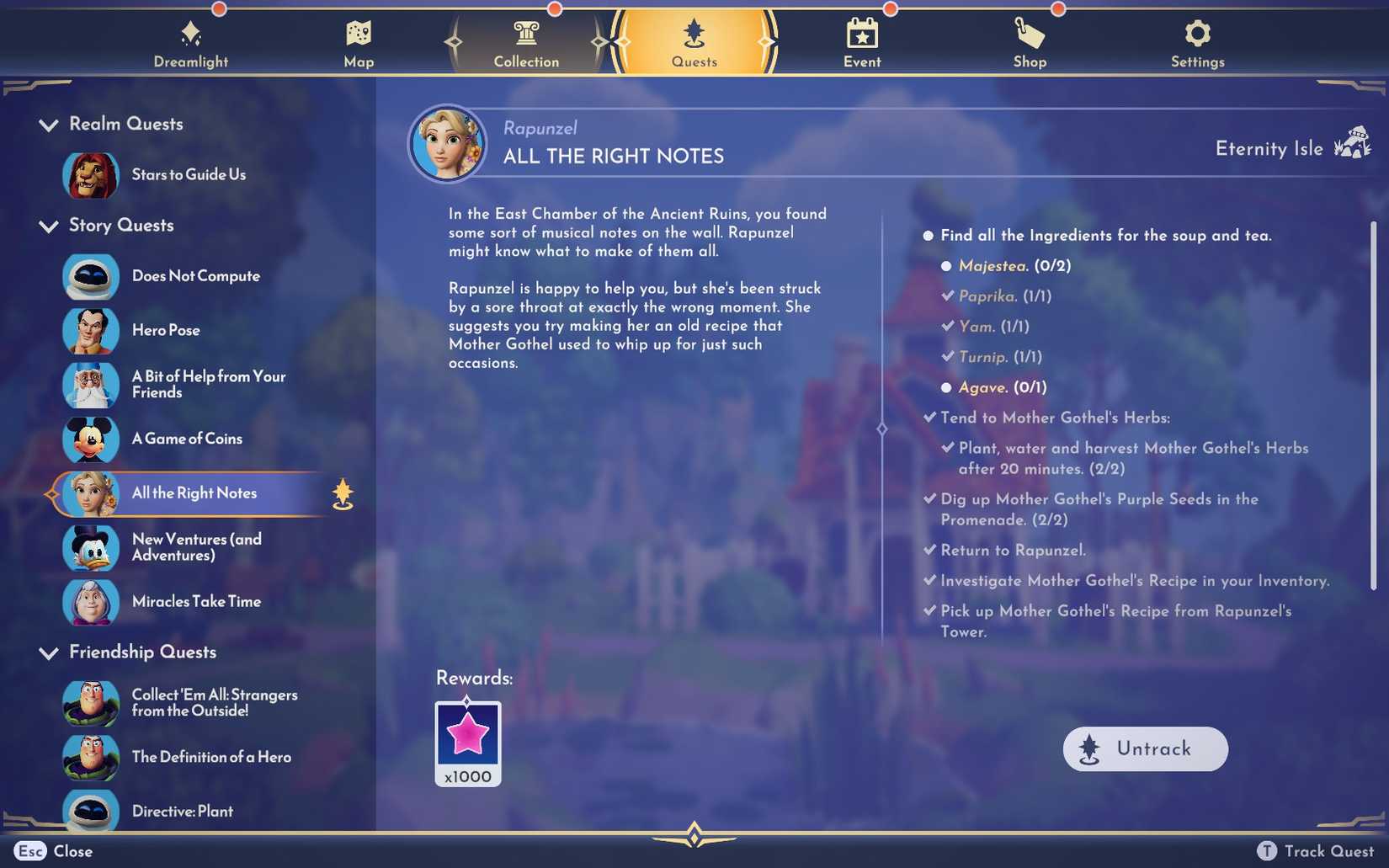Screen dimensions: 1389x868
Task: Collapse the Realm Quests section
Action: pyautogui.click(x=48, y=125)
